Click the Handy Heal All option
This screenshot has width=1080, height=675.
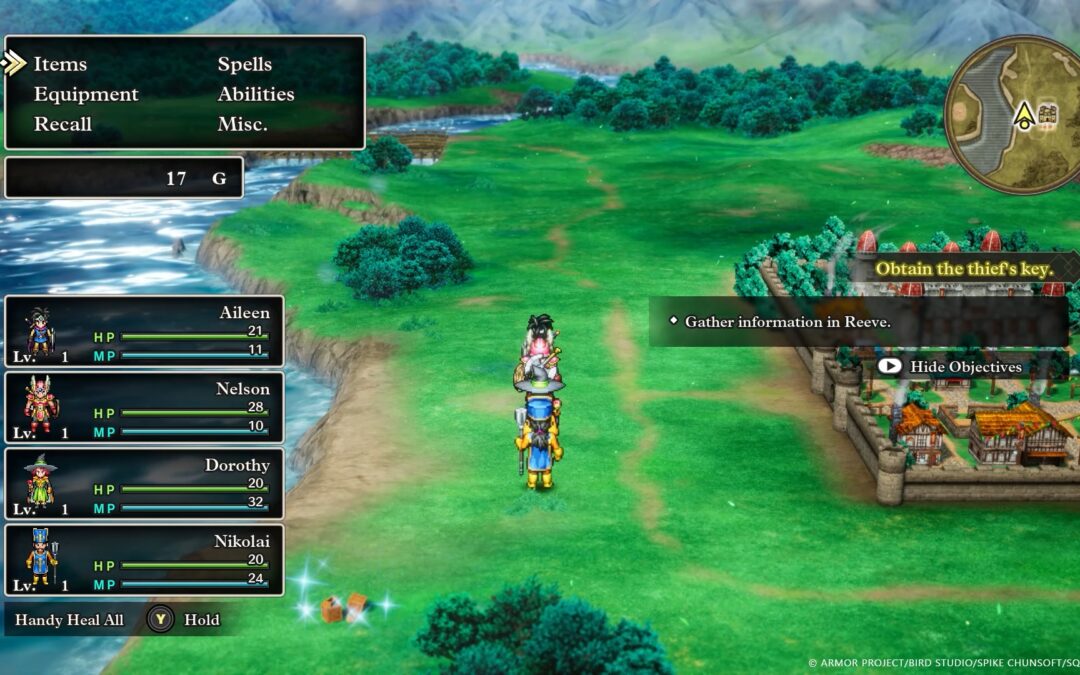click(70, 620)
